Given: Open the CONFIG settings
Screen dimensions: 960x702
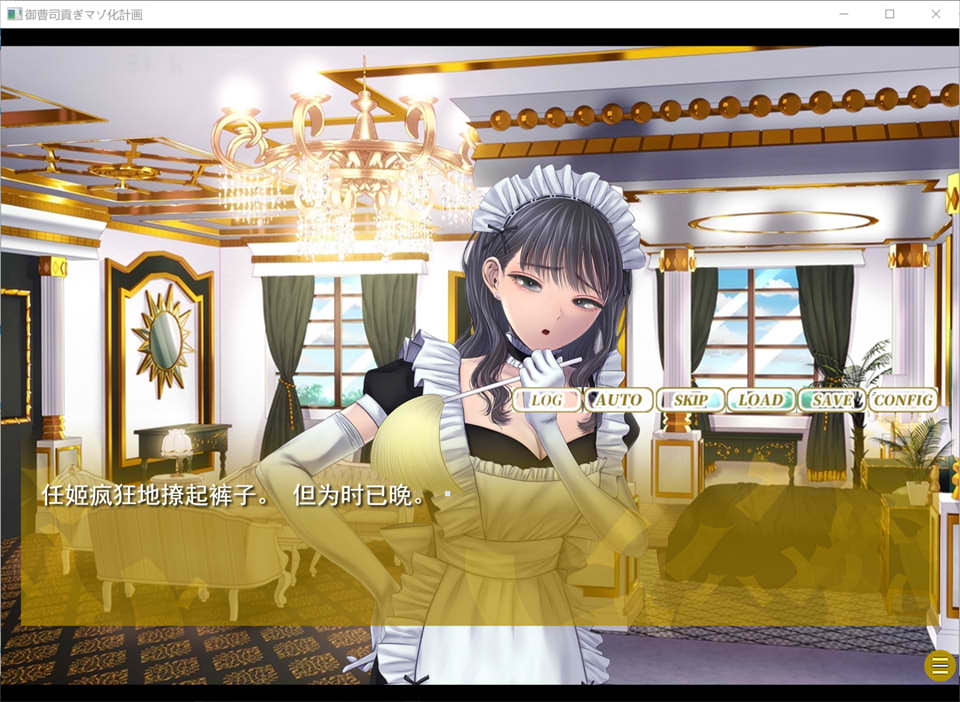Looking at the screenshot, I should [903, 400].
